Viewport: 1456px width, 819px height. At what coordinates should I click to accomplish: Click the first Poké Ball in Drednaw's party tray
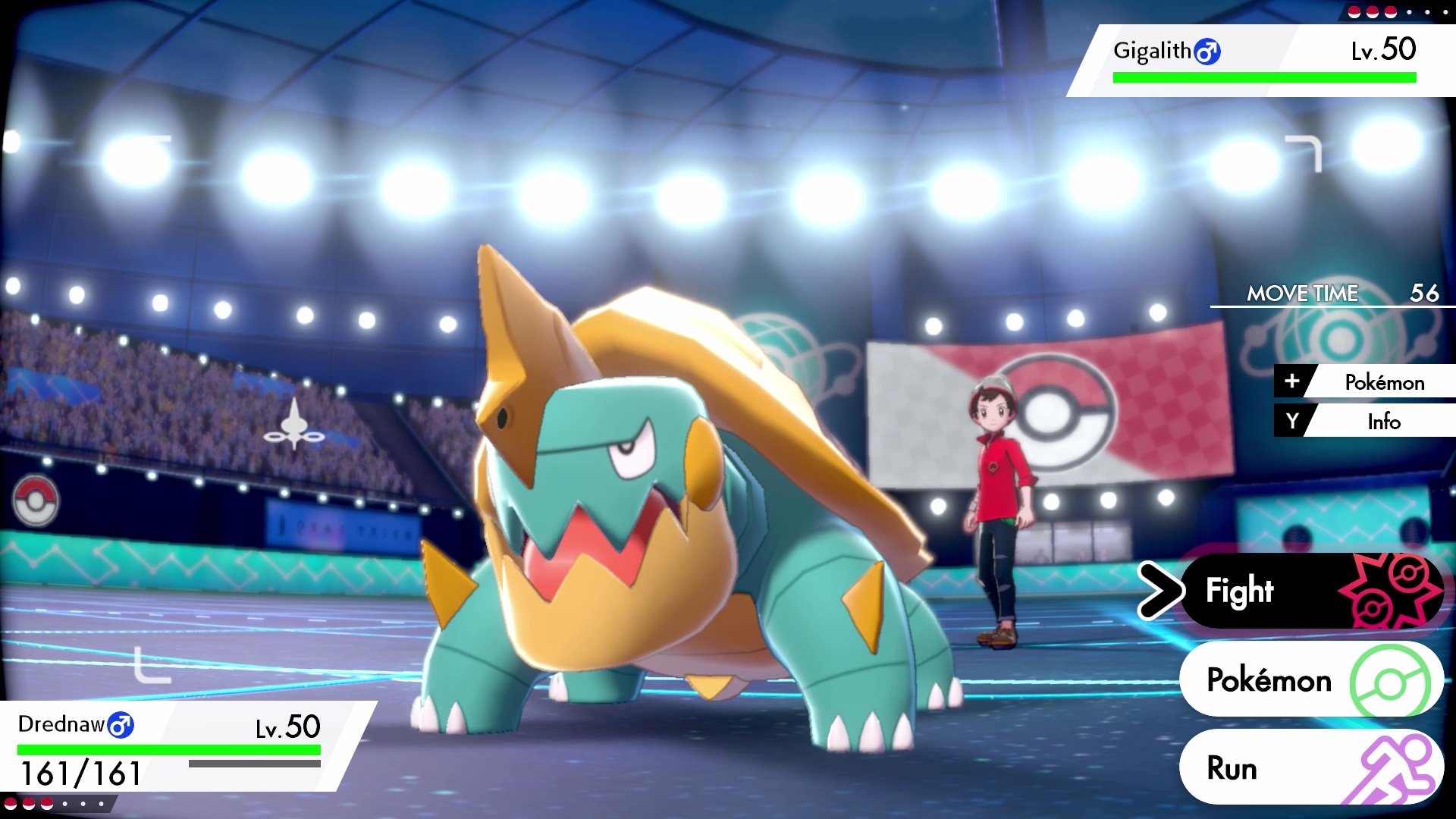11,804
